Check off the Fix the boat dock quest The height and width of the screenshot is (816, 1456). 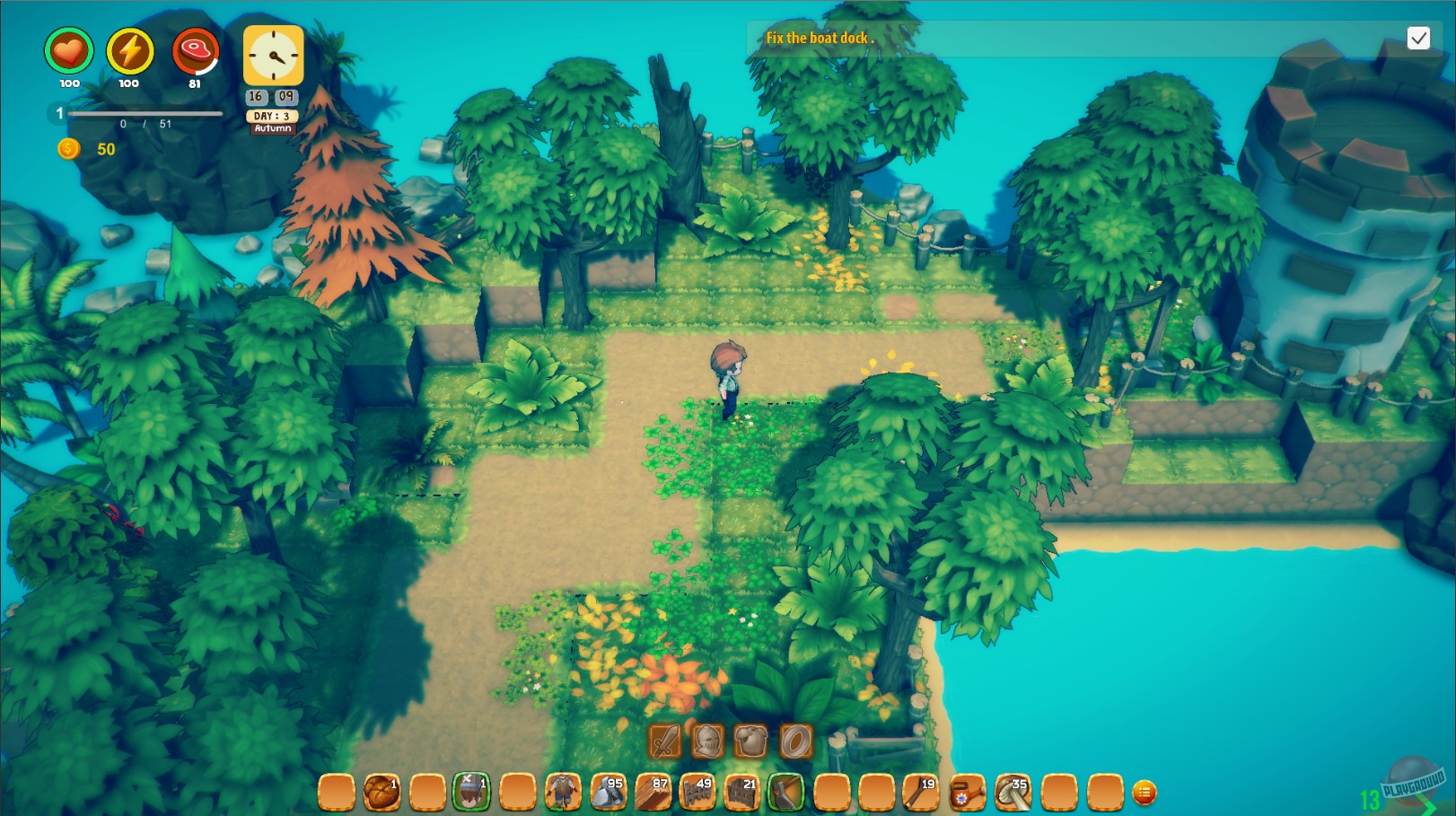point(1419,39)
